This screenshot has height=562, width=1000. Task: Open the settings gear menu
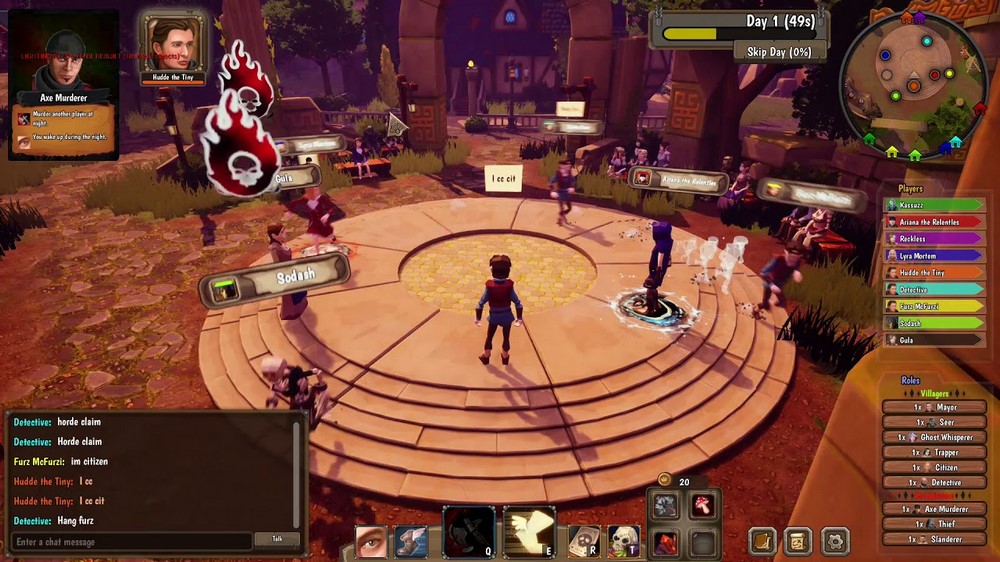point(835,541)
